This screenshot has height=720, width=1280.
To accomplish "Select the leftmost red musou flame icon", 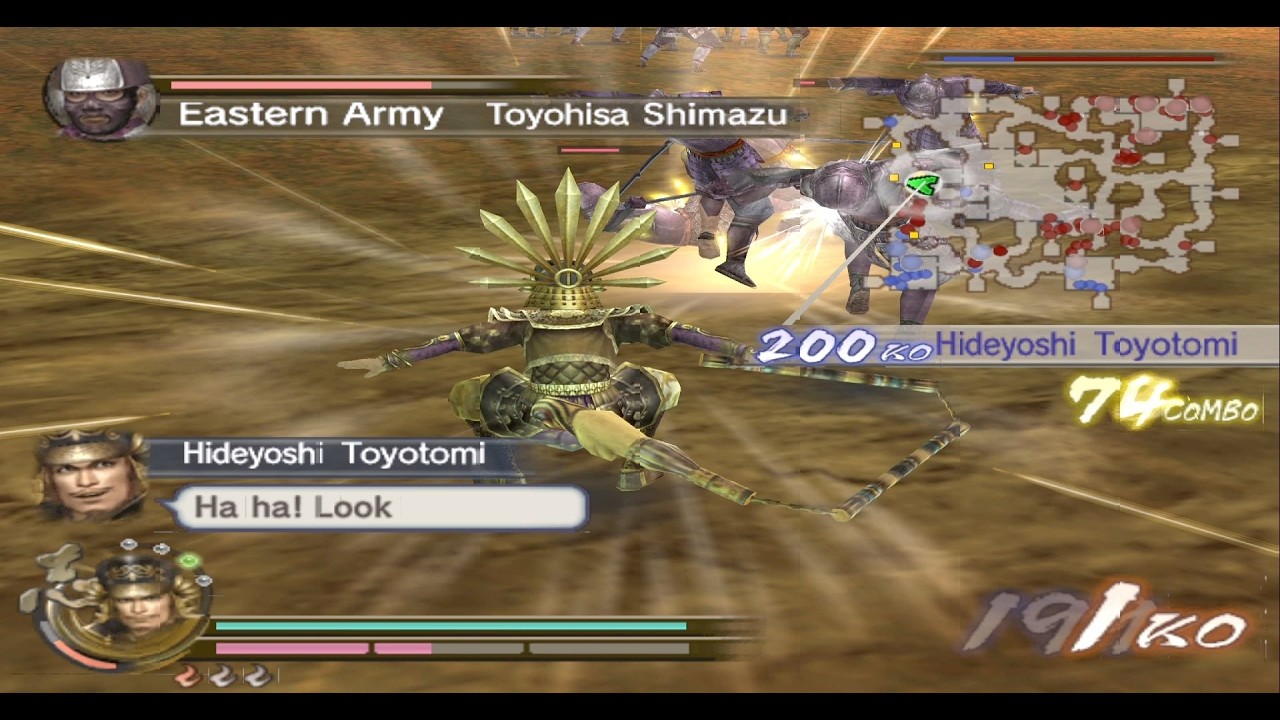I will tap(185, 675).
